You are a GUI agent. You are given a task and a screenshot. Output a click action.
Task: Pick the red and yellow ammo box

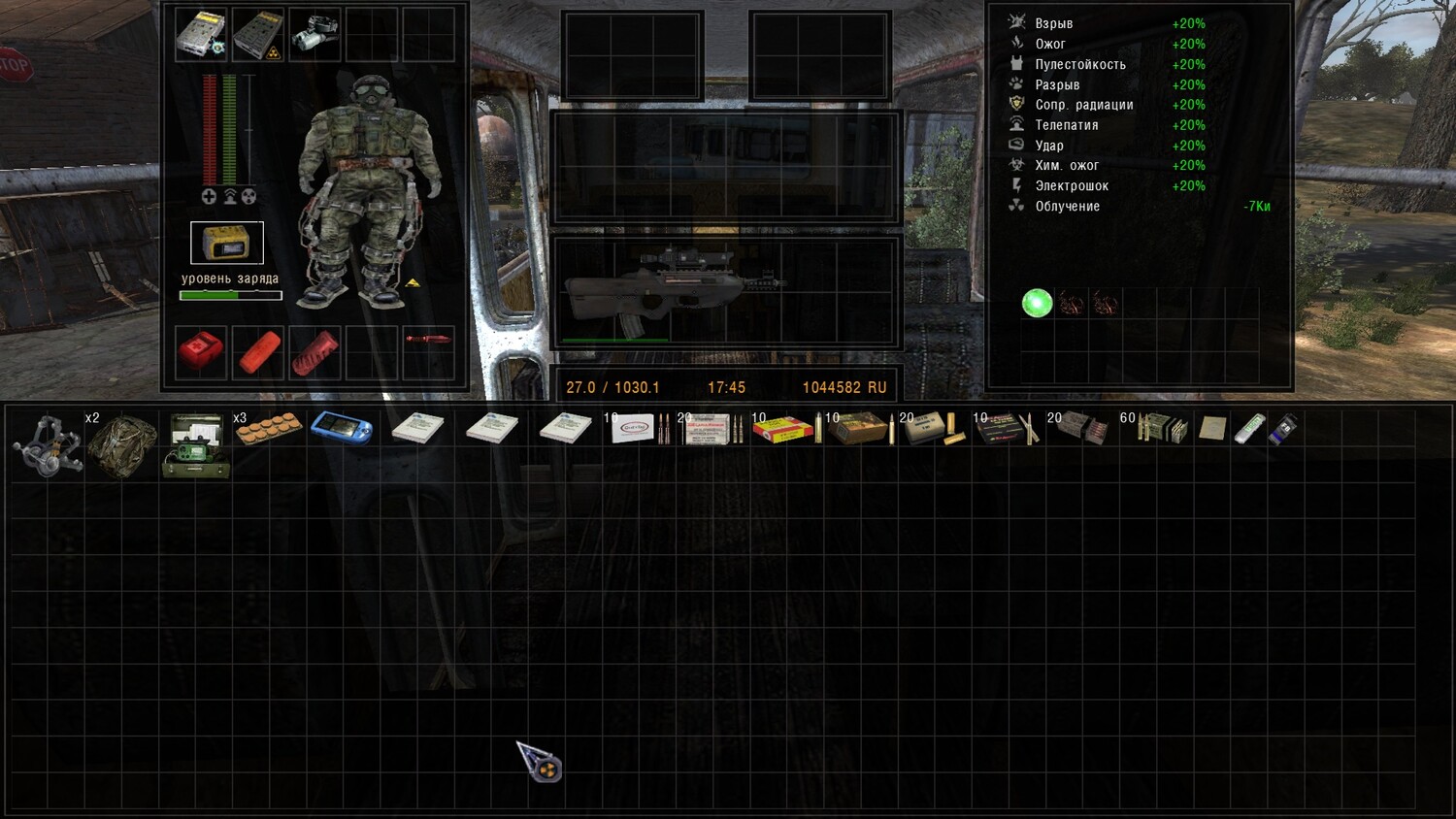click(x=782, y=429)
